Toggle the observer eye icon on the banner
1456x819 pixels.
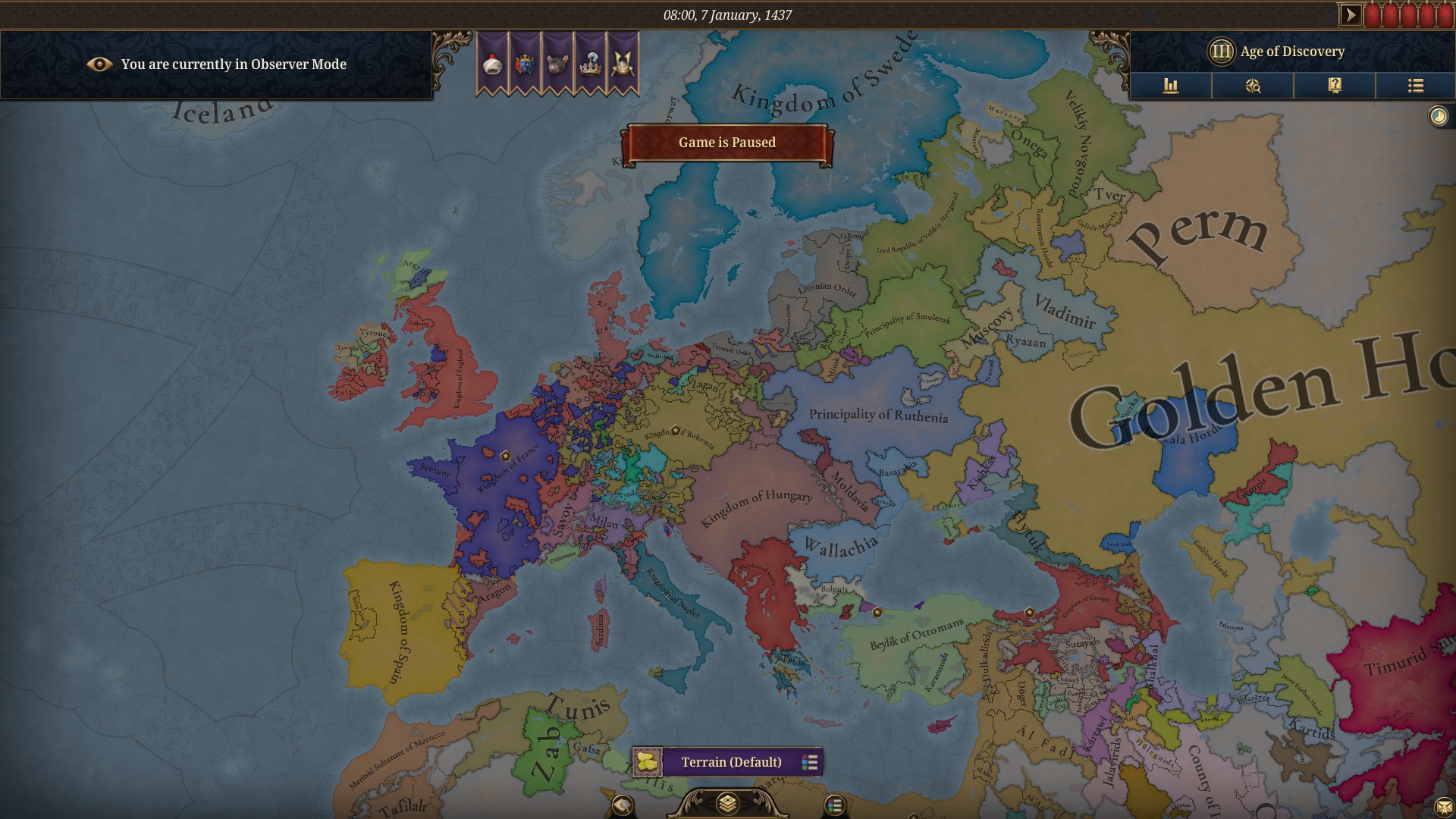[99, 64]
